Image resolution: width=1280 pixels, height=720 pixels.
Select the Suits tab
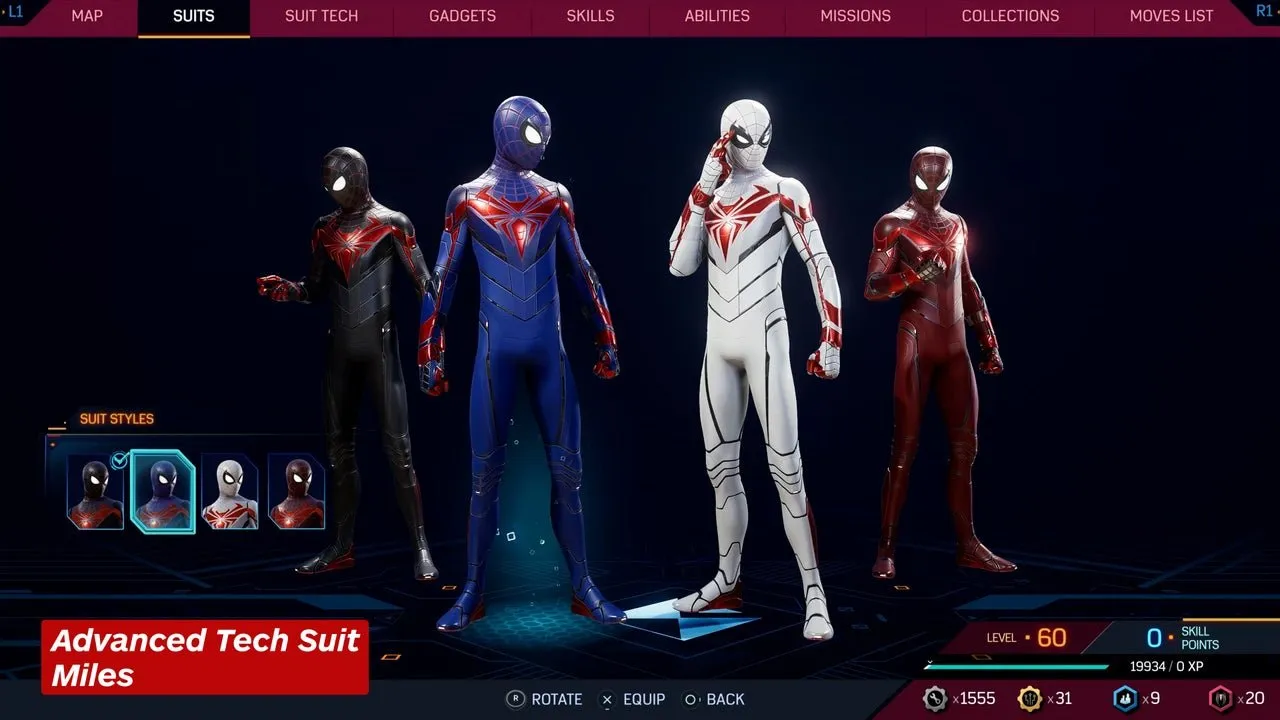coord(194,16)
